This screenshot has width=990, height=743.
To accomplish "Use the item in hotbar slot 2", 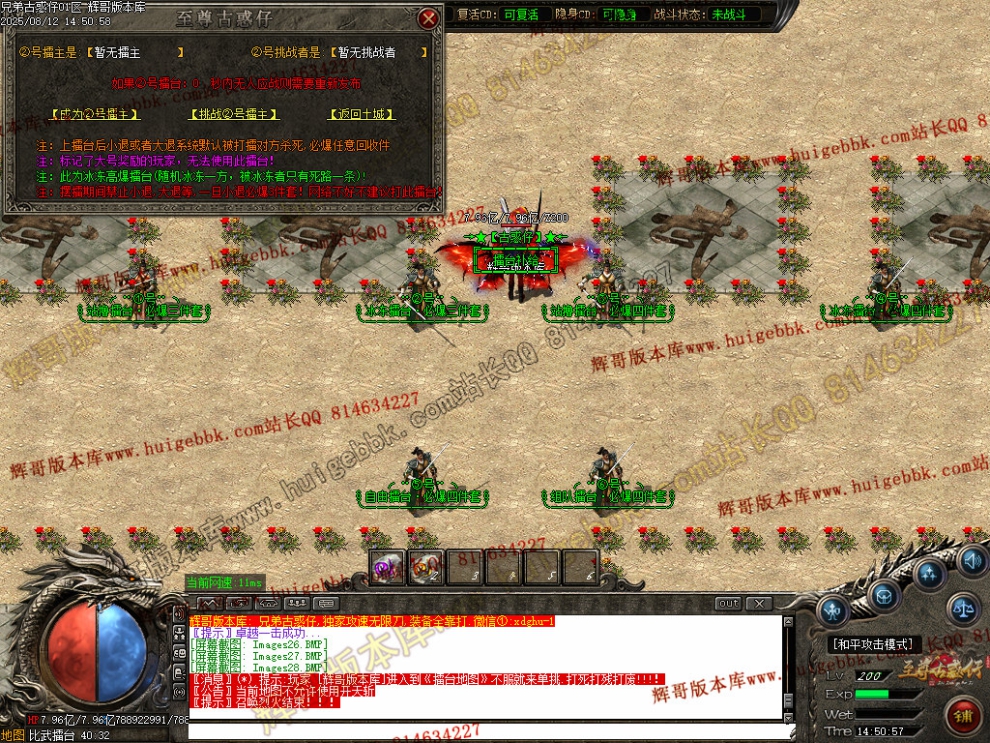I will pyautogui.click(x=425, y=567).
